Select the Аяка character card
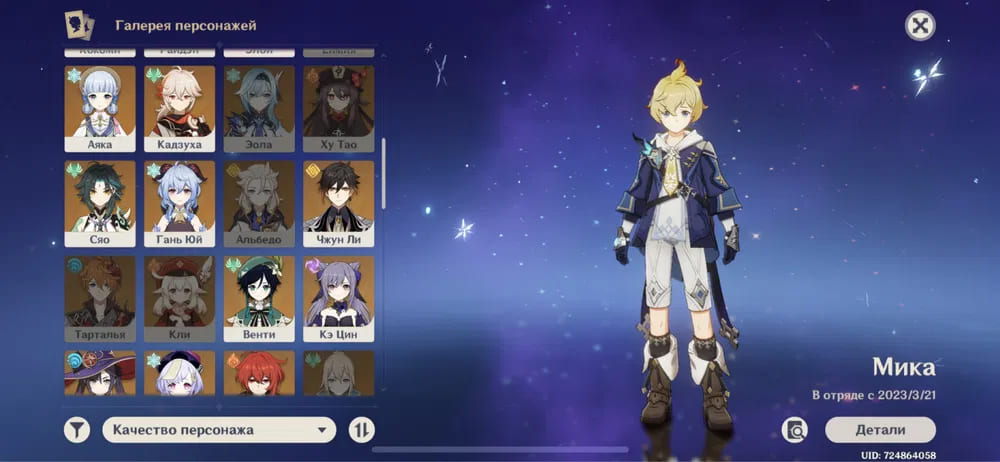 pyautogui.click(x=99, y=108)
